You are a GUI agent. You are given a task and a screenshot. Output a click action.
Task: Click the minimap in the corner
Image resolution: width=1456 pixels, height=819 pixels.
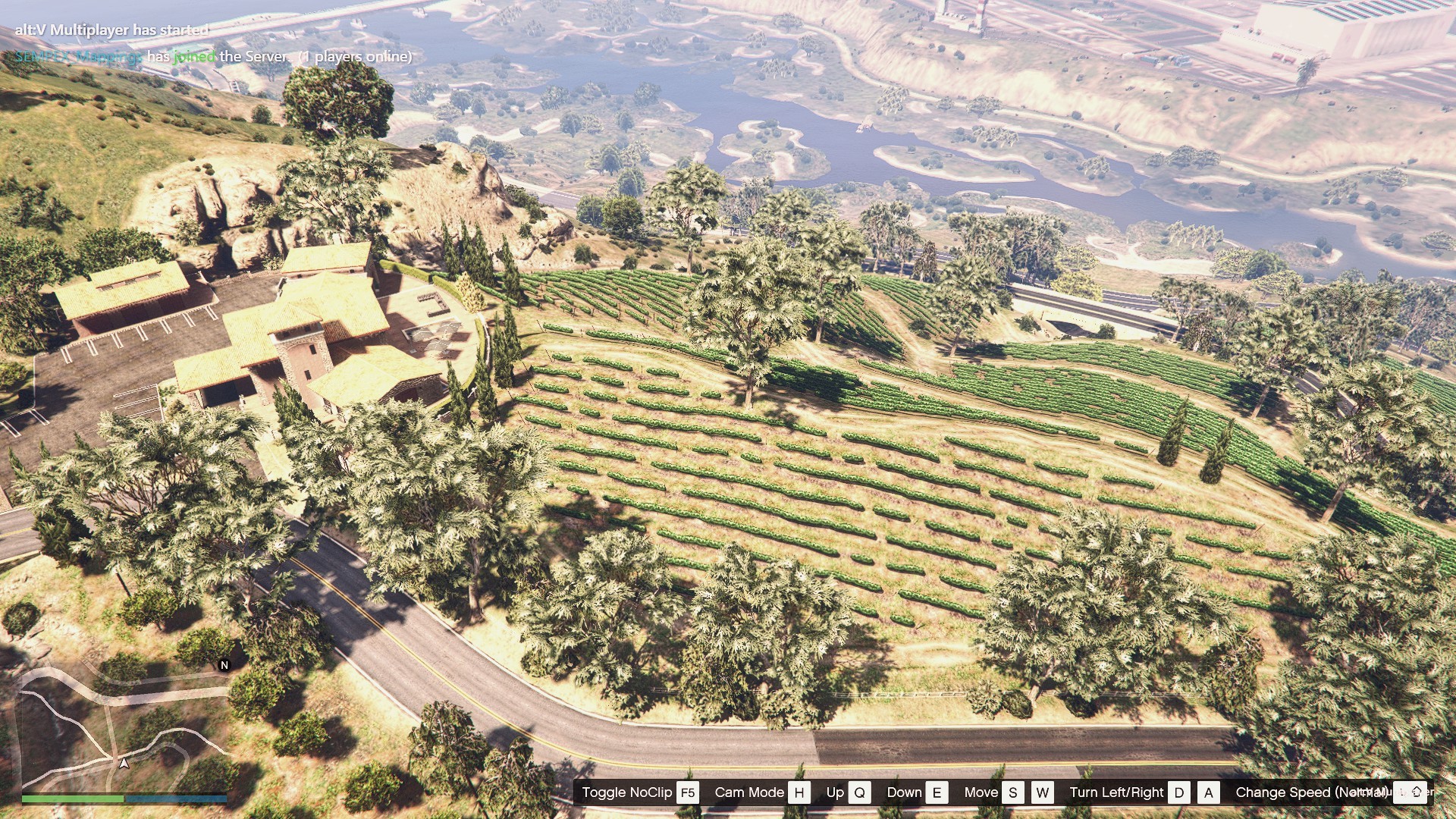[125, 728]
